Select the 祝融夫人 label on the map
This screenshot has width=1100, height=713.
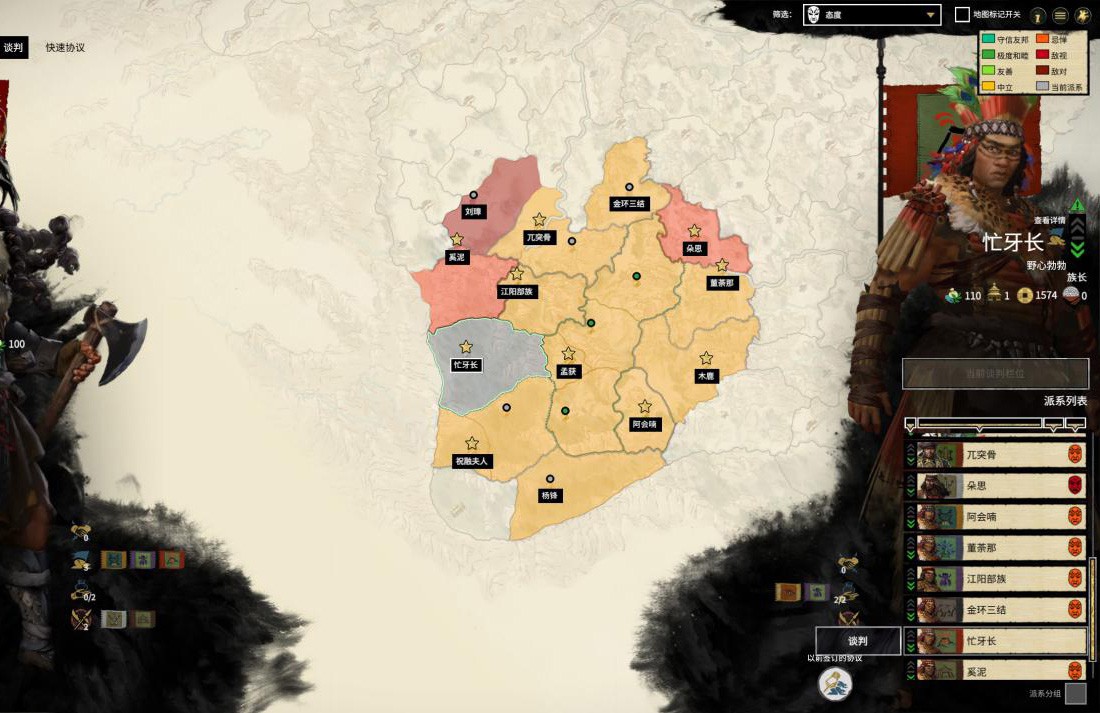(472, 461)
